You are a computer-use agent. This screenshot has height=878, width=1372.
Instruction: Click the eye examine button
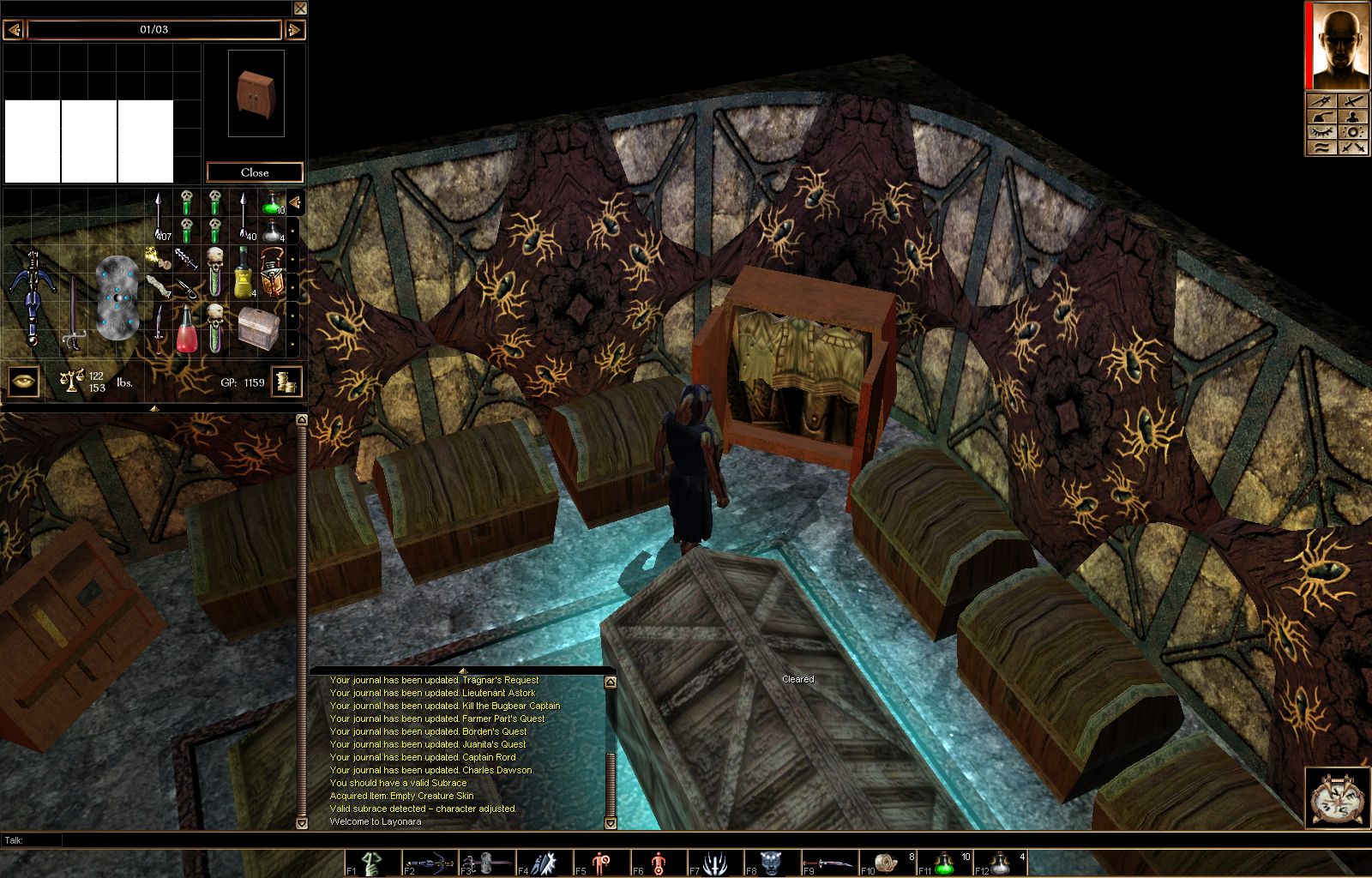click(24, 382)
